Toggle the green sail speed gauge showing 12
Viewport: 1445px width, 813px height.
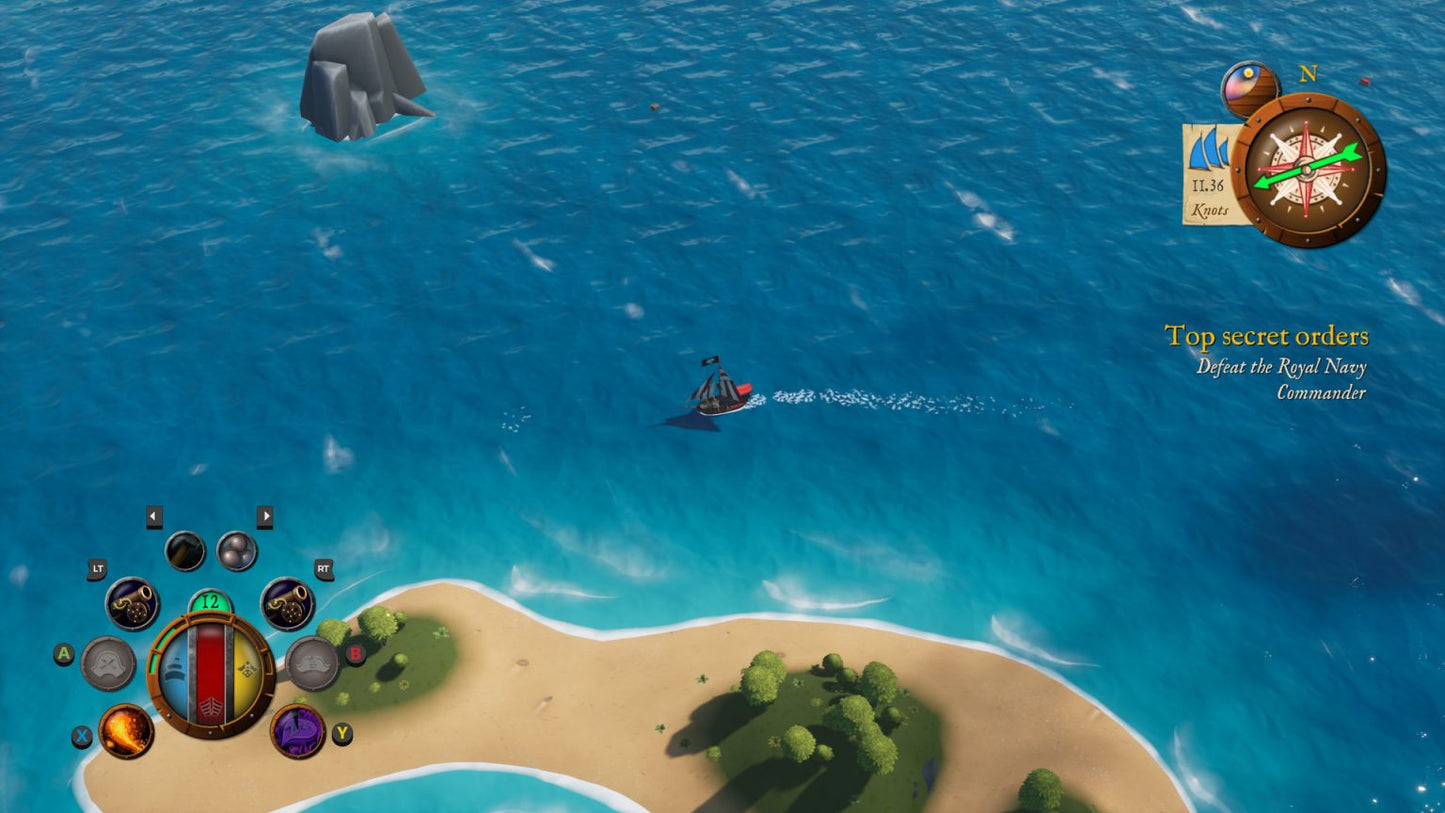pos(211,601)
